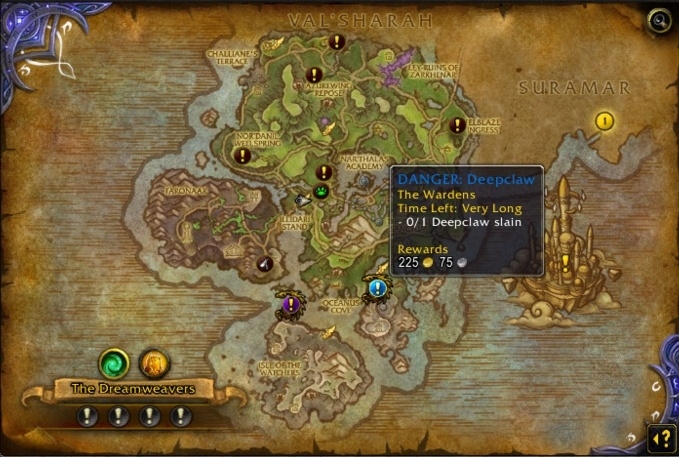Click the world quest marker near Azurewing Repose
Viewport: 679px width, 457px height.
point(314,75)
